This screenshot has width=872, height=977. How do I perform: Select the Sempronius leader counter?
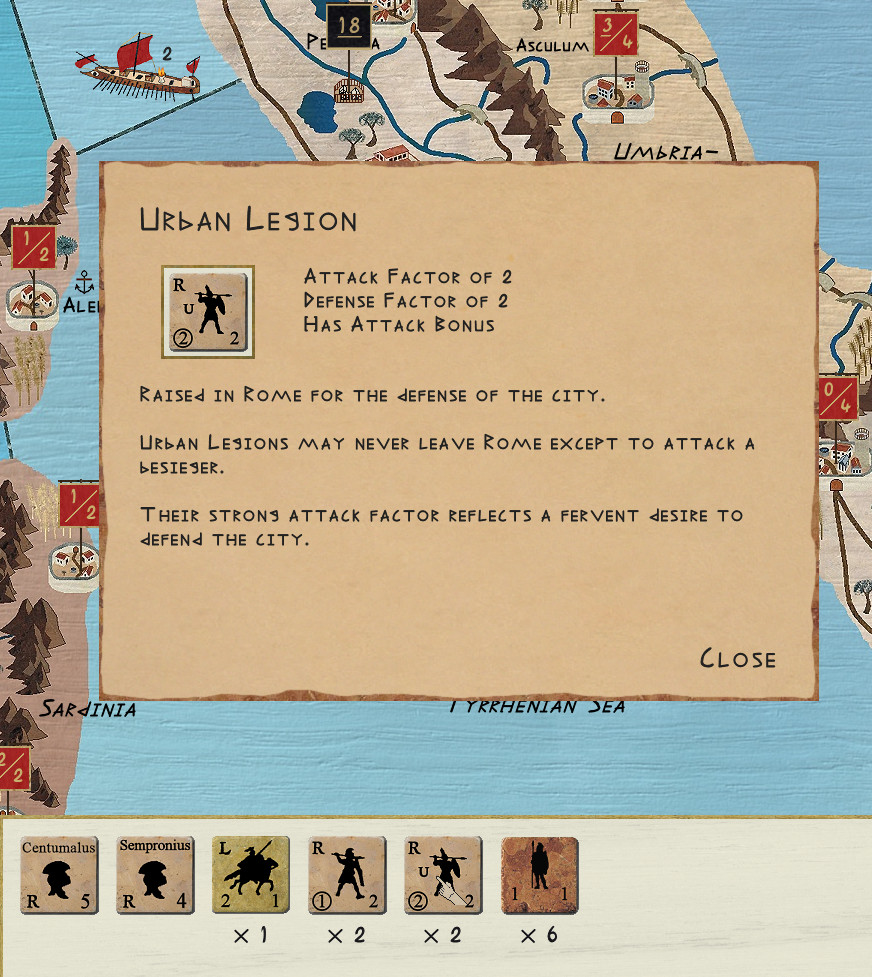point(155,876)
